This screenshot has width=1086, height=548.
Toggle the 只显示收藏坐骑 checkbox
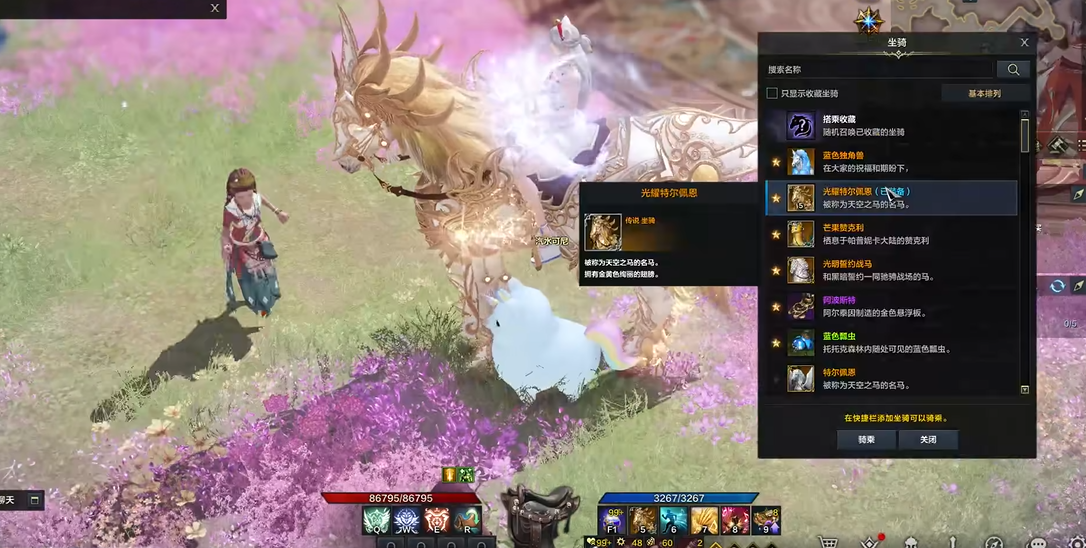[x=772, y=93]
